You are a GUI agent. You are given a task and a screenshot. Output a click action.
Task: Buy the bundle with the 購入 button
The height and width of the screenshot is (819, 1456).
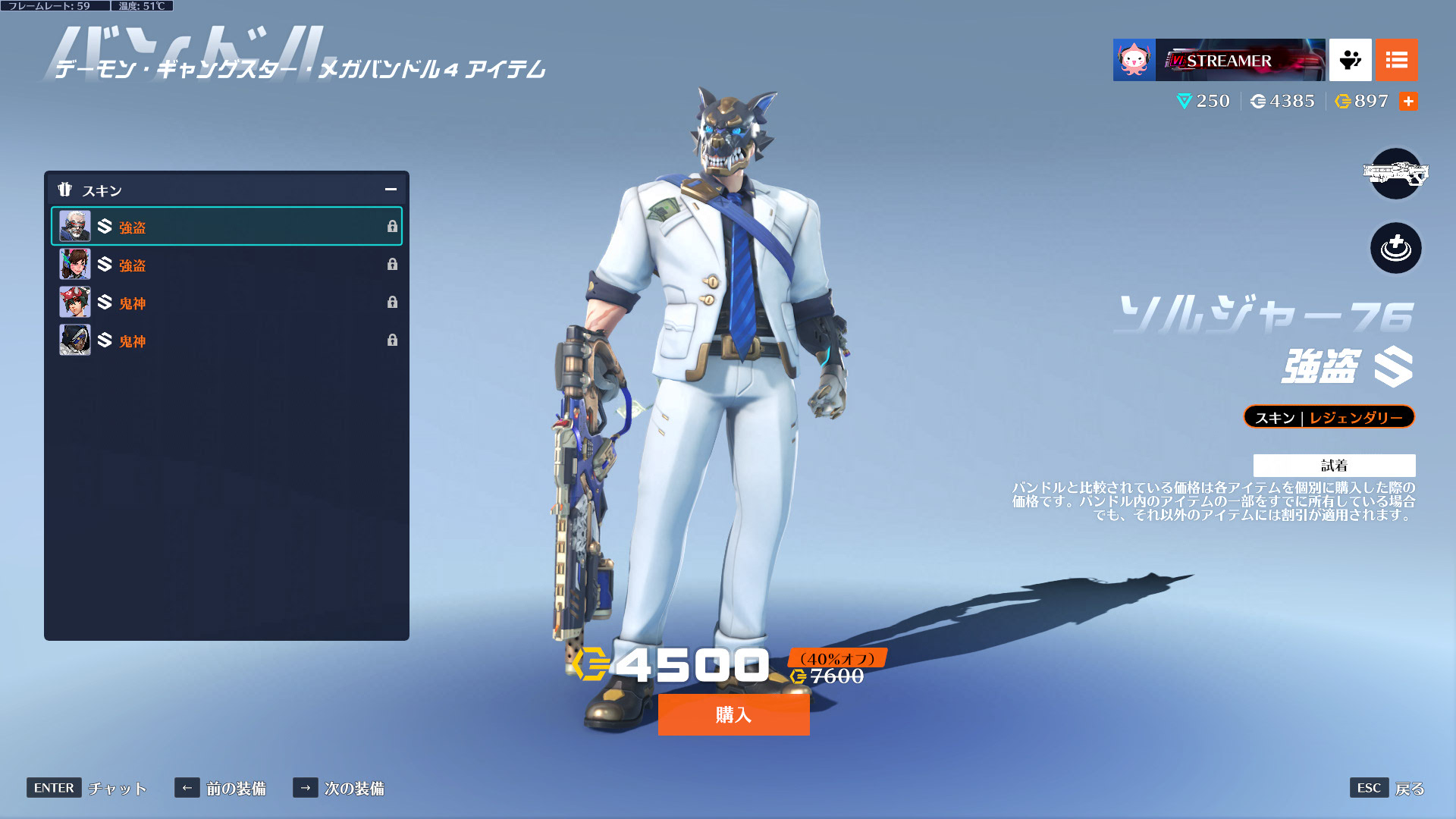tap(733, 714)
